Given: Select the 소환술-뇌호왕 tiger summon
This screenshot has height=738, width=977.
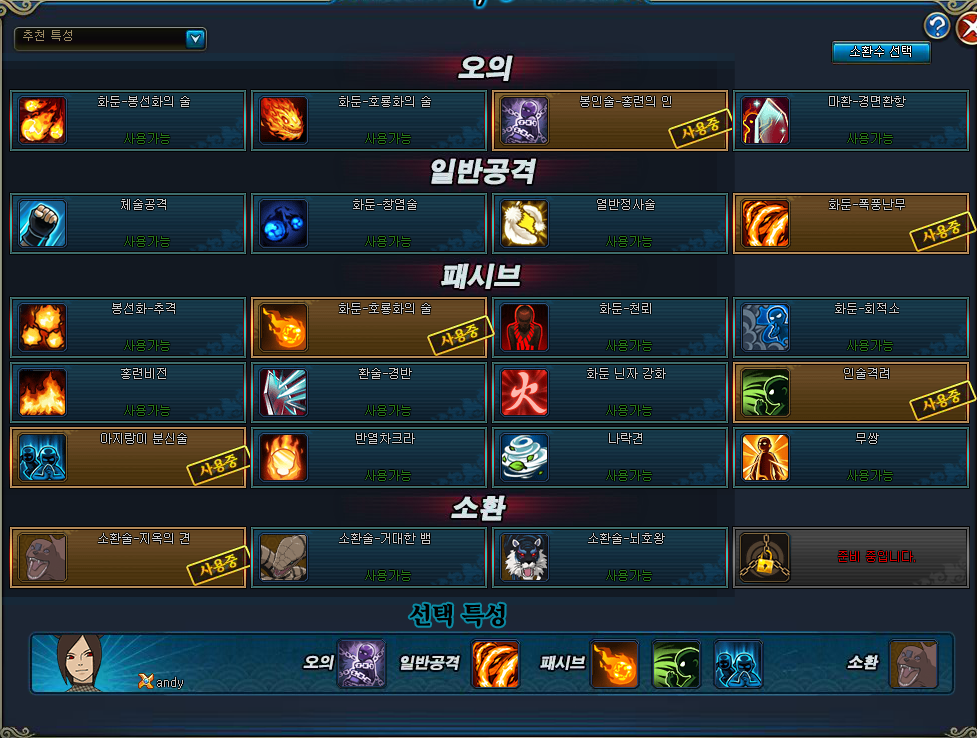Looking at the screenshot, I should (x=610, y=557).
